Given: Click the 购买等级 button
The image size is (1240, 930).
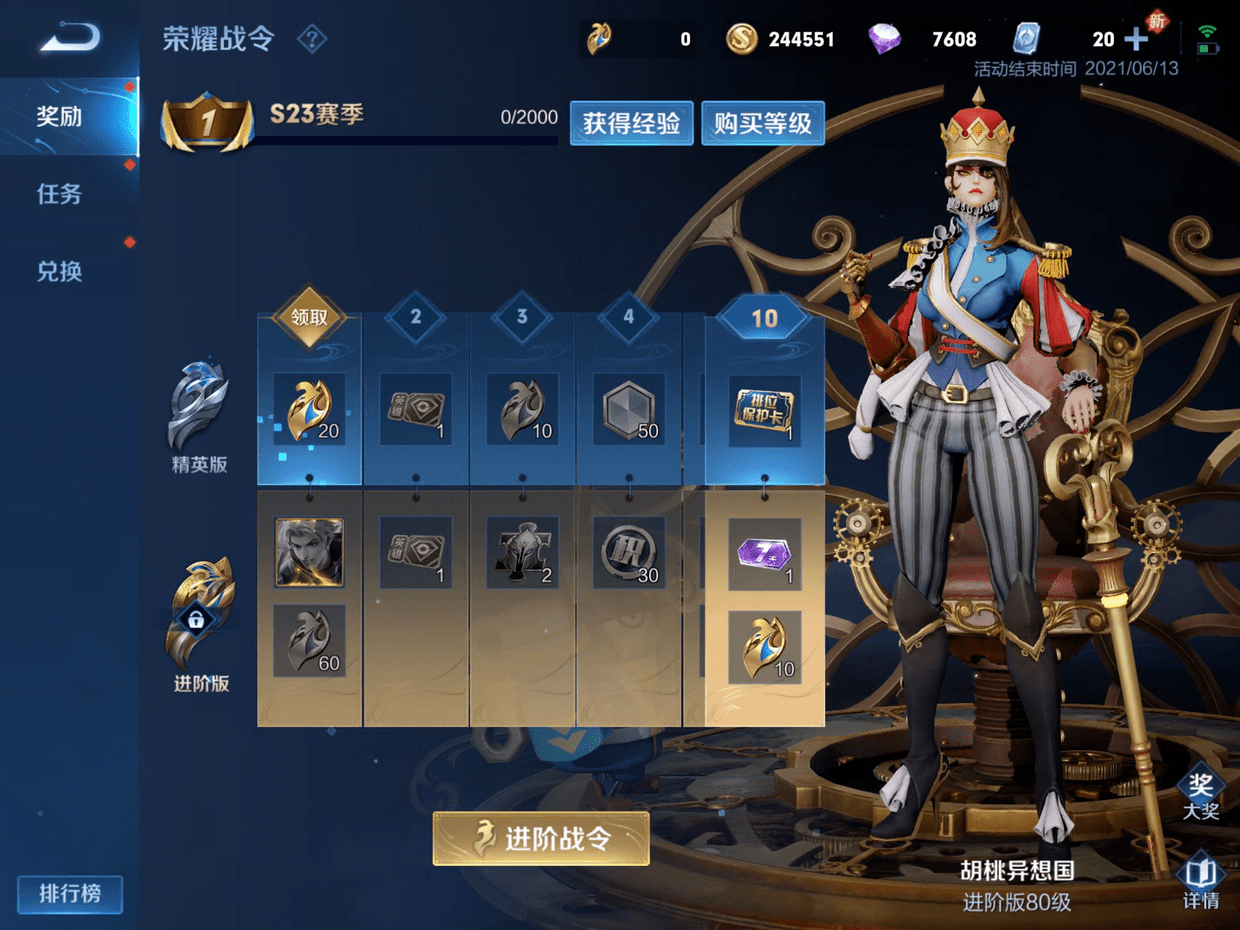Looking at the screenshot, I should (x=762, y=123).
